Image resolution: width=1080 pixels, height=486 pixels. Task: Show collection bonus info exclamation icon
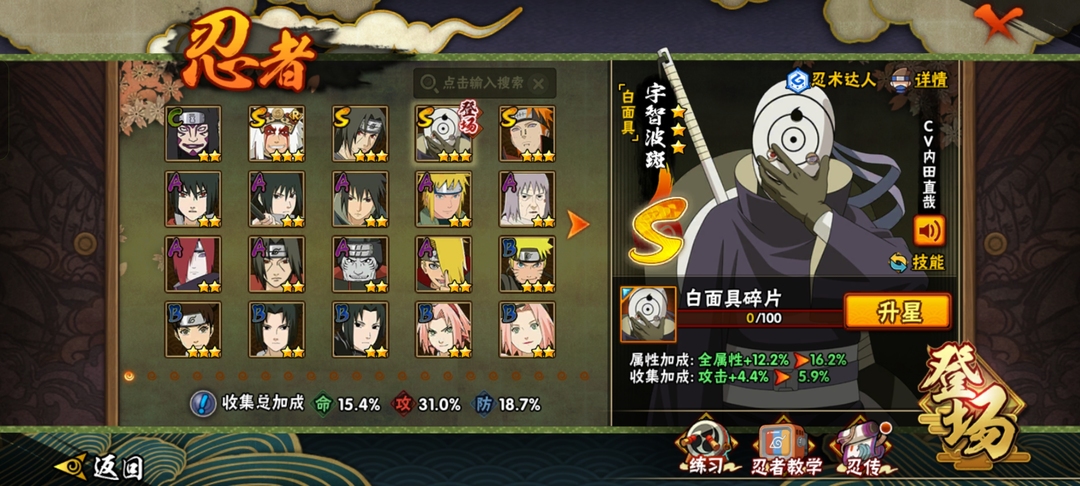pos(203,404)
